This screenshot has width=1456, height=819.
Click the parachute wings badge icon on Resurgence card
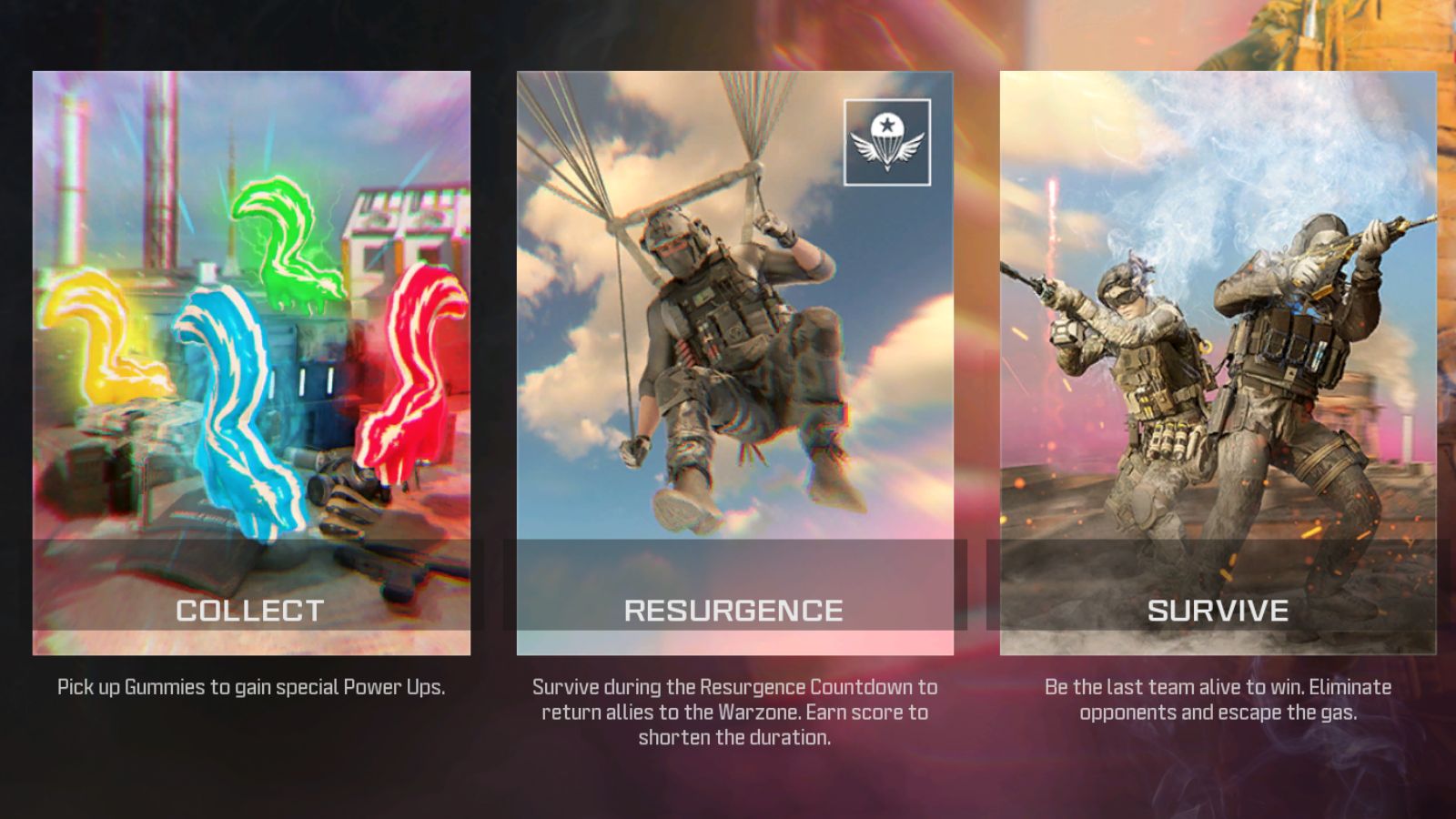click(888, 143)
